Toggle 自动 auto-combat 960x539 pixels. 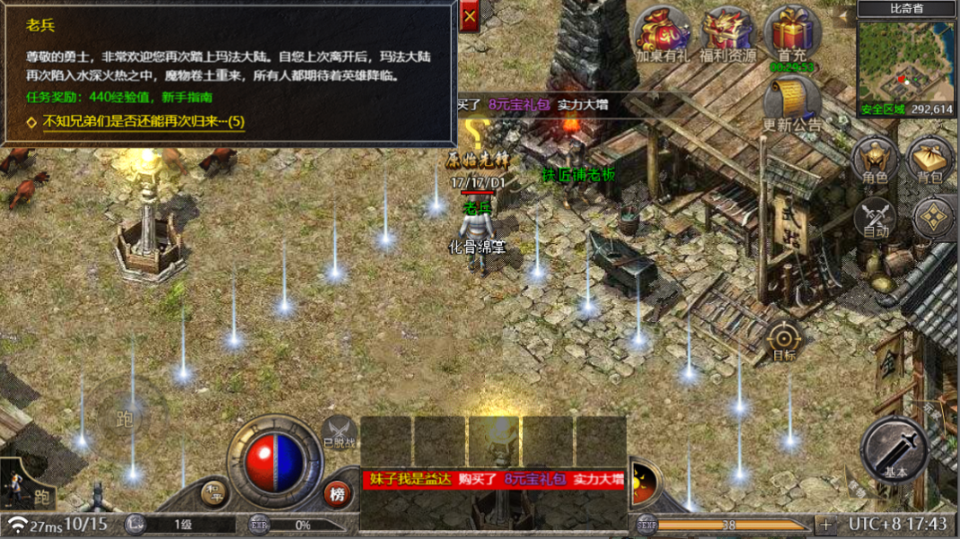875,218
